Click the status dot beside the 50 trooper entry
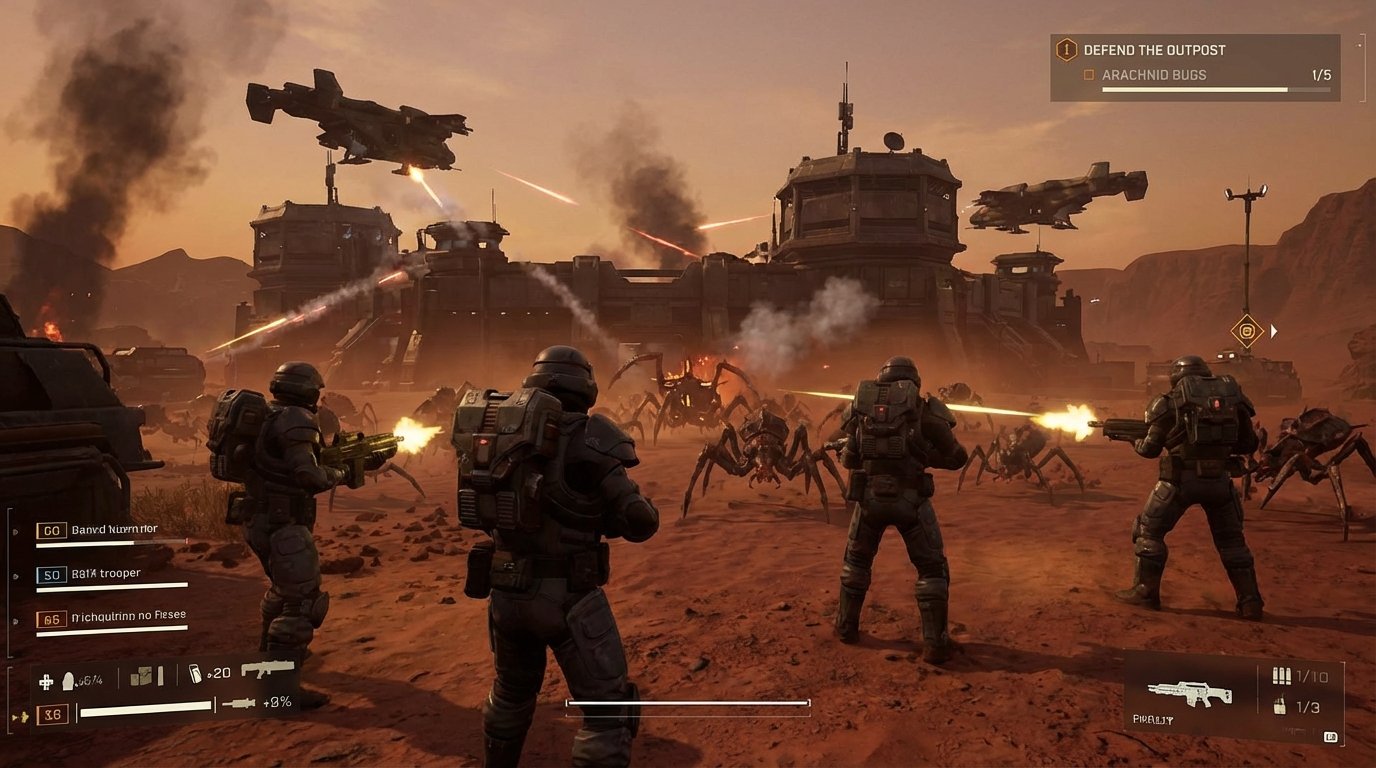This screenshot has width=1376, height=768. click(x=15, y=576)
